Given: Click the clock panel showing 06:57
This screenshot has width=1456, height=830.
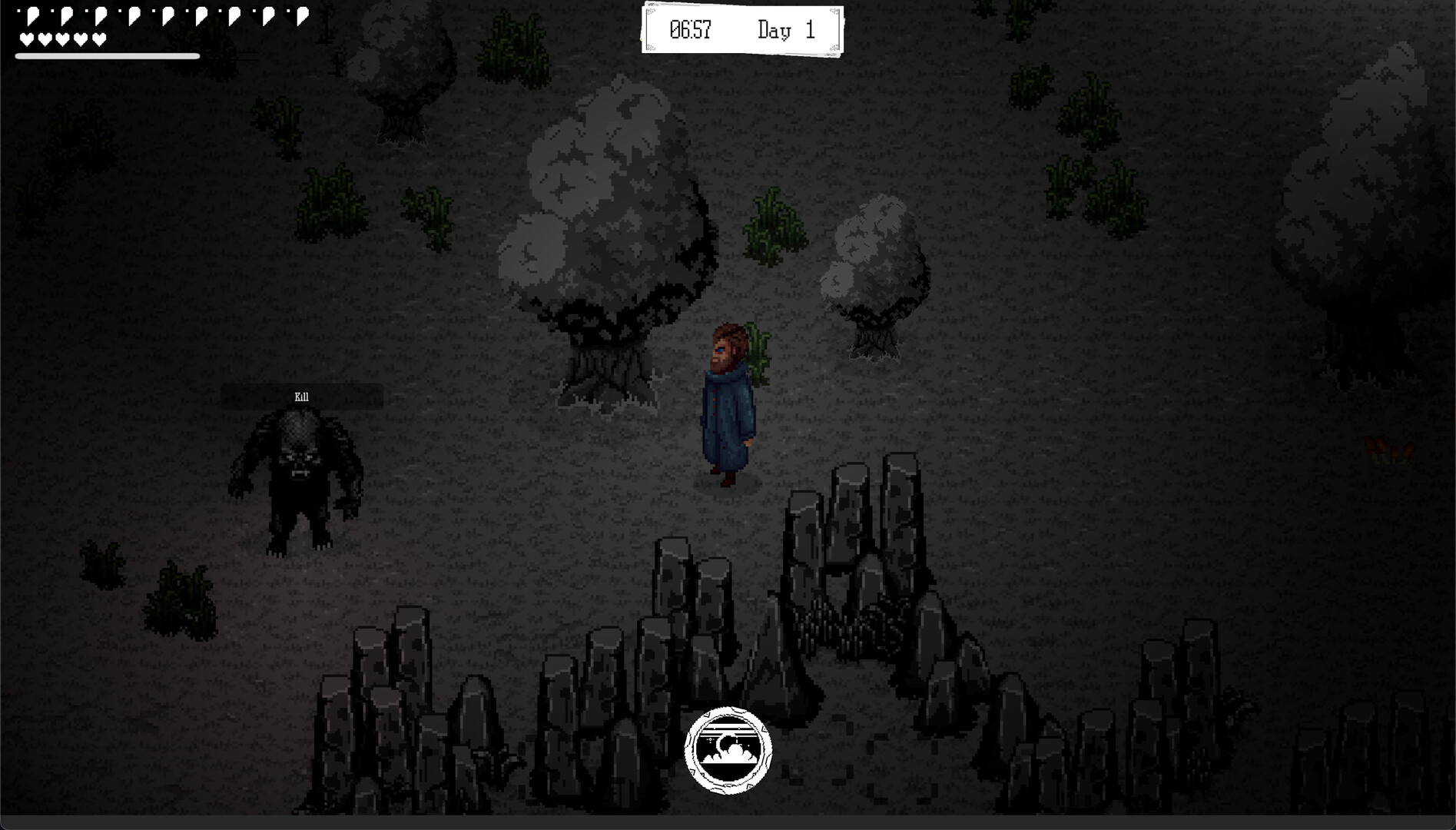Looking at the screenshot, I should point(689,30).
